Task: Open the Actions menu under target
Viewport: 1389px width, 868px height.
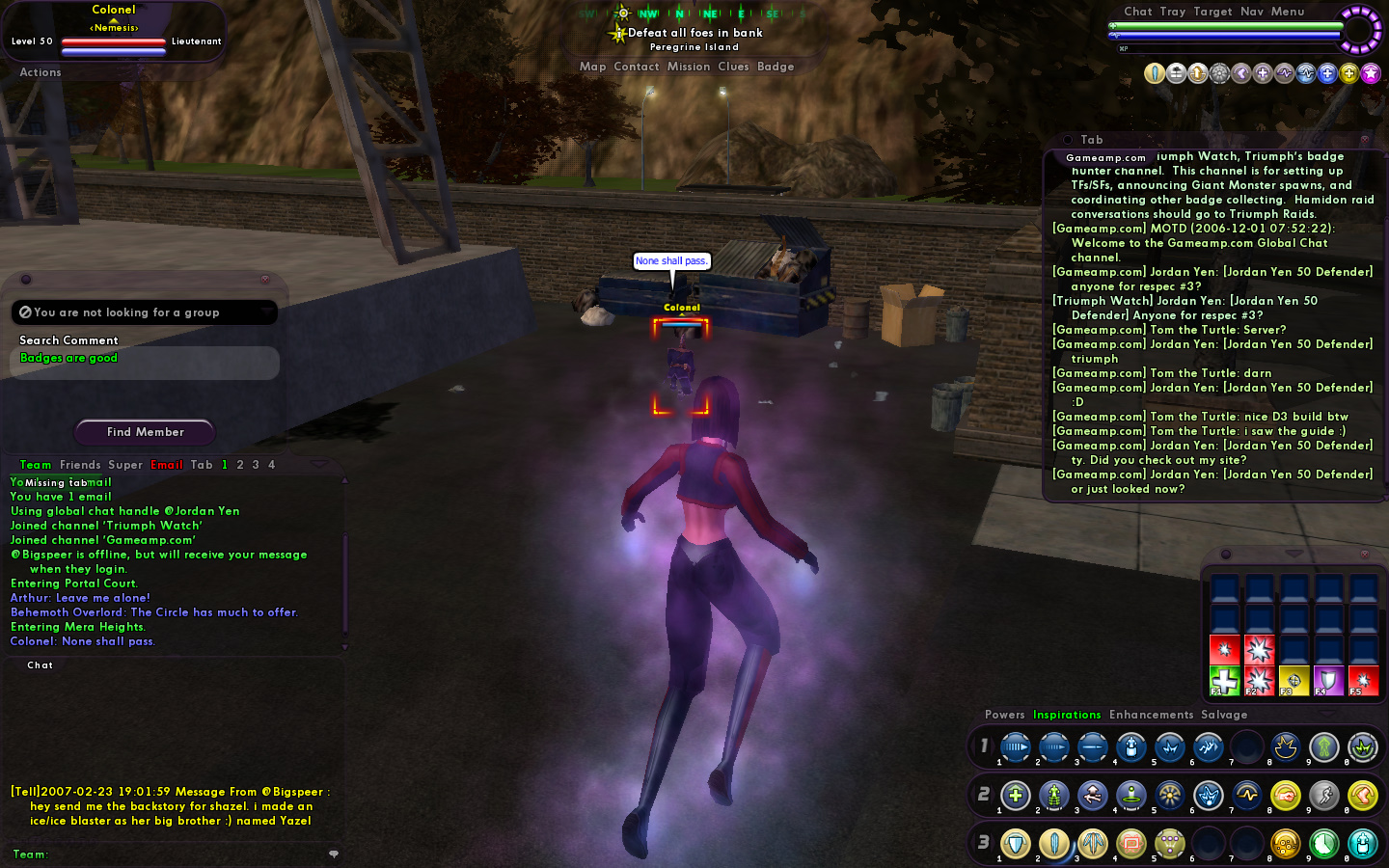Action: [x=40, y=72]
